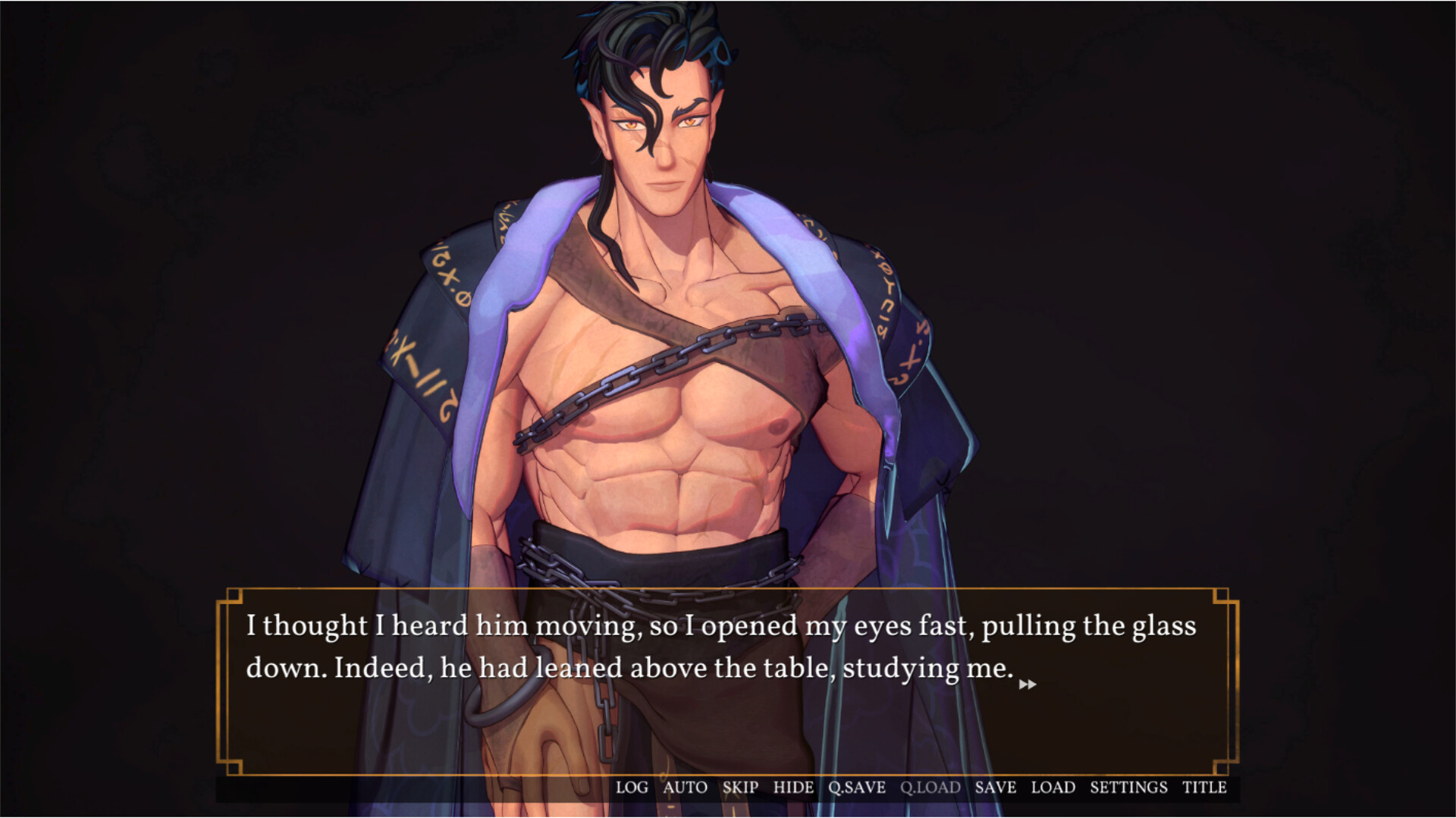
Task: Open the dialogue LOG history
Action: (632, 788)
